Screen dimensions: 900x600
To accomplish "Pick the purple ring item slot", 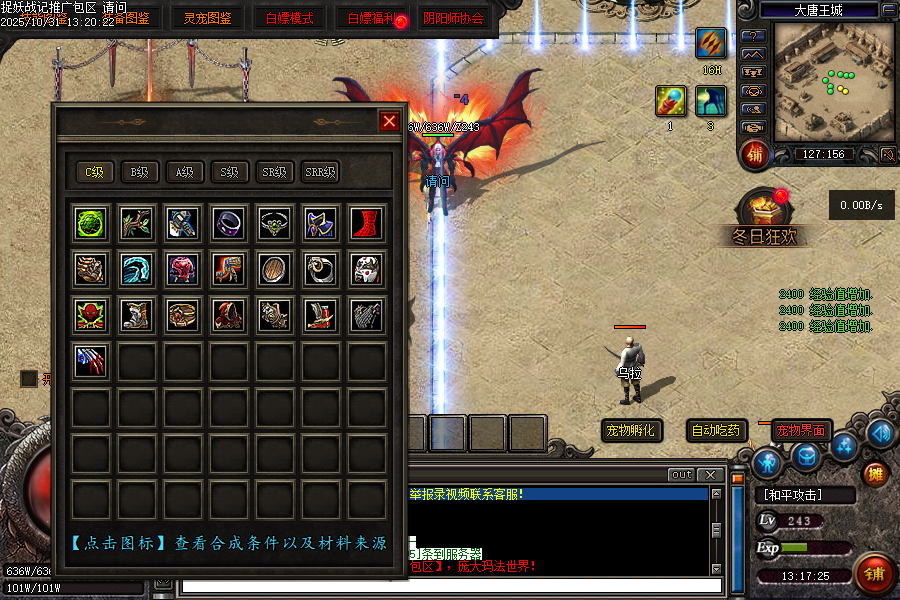I will pos(229,223).
